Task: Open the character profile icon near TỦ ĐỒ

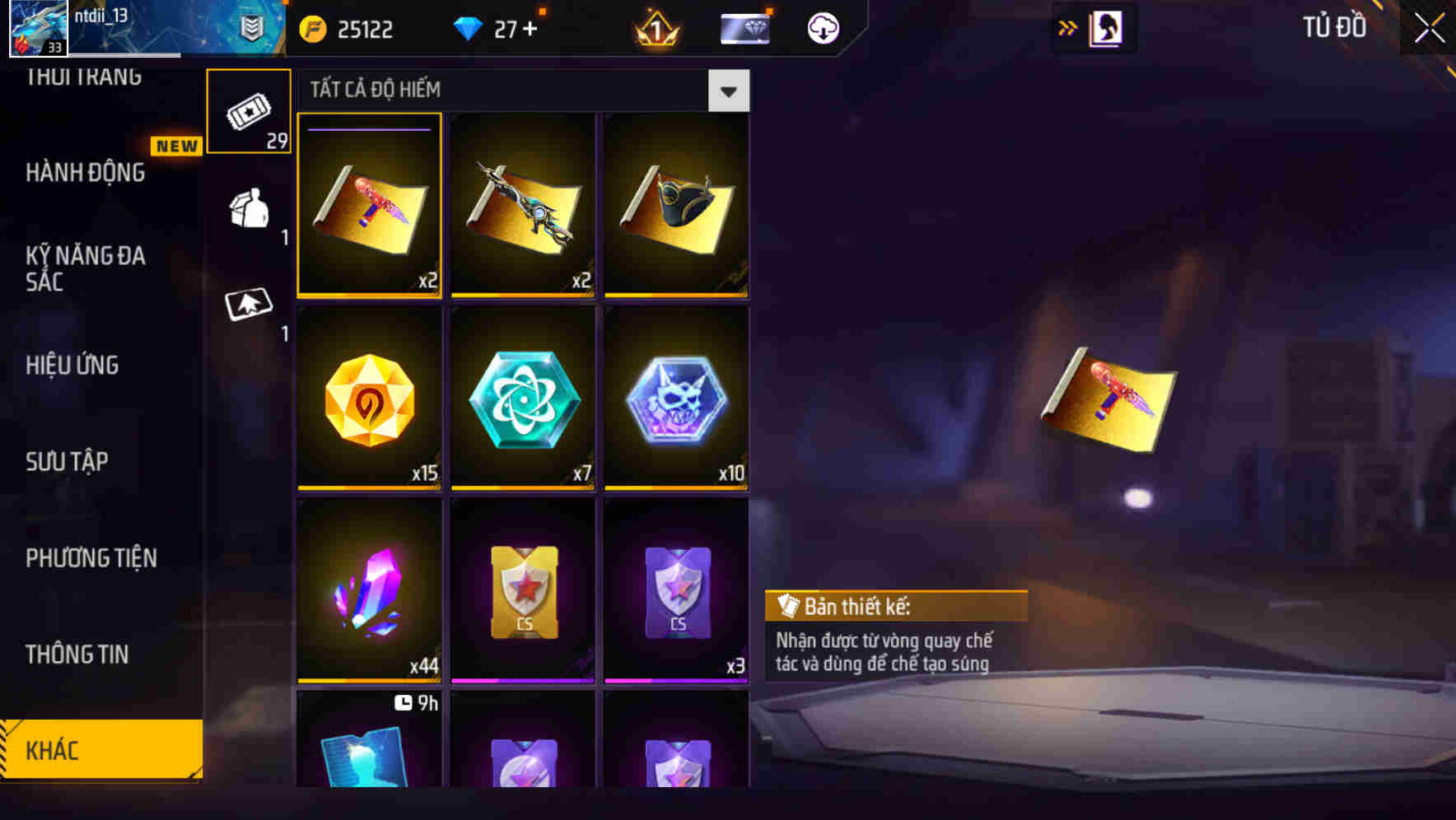Action: coord(1107,27)
